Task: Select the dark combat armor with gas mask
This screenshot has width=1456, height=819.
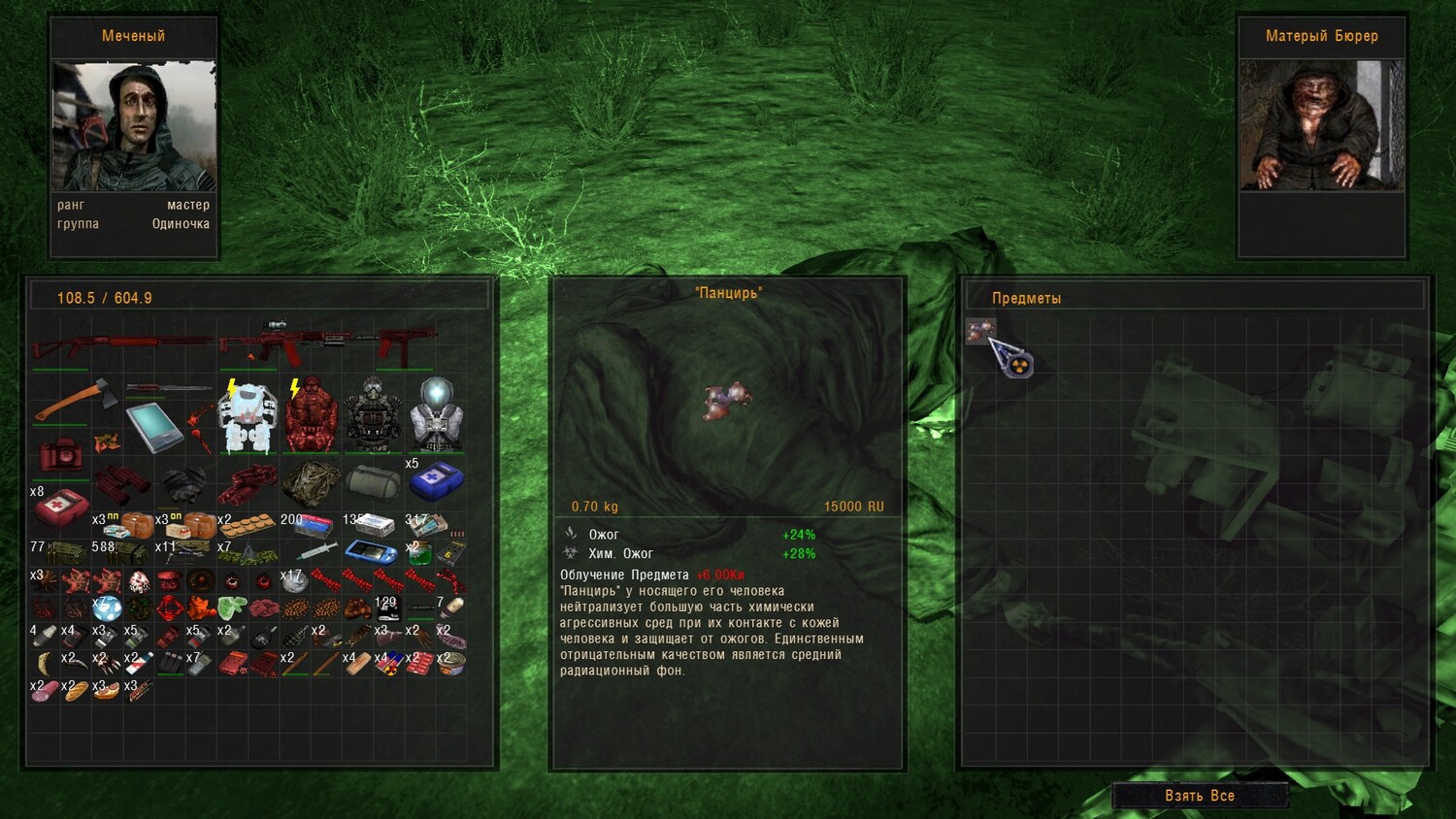Action: pos(373,415)
